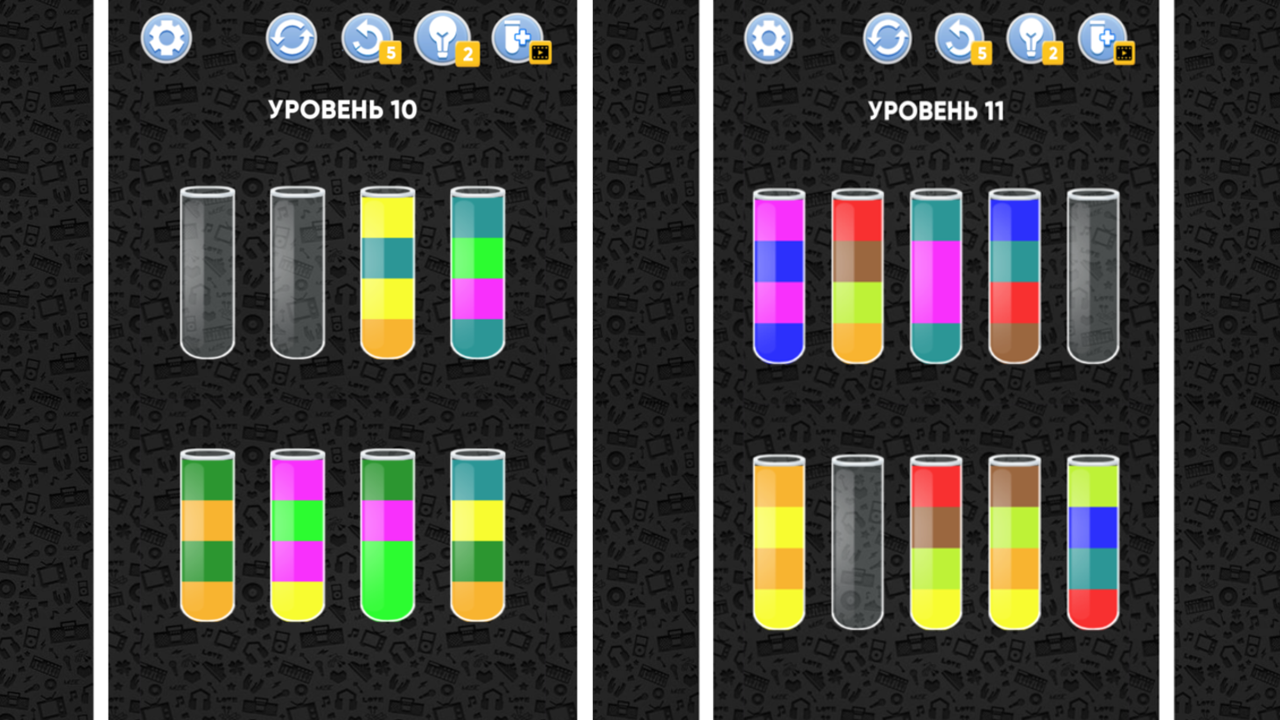Select the empty gray tube on Level 11

pos(1093,272)
